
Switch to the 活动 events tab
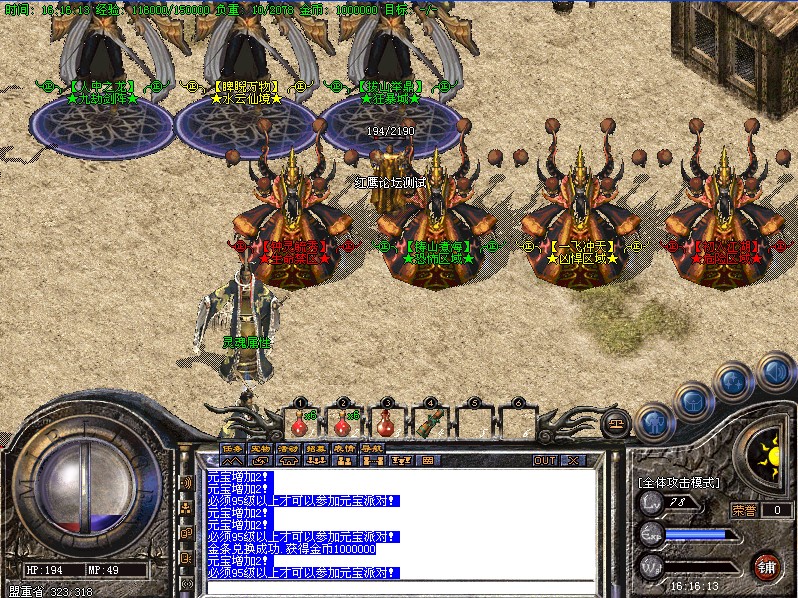pos(288,448)
